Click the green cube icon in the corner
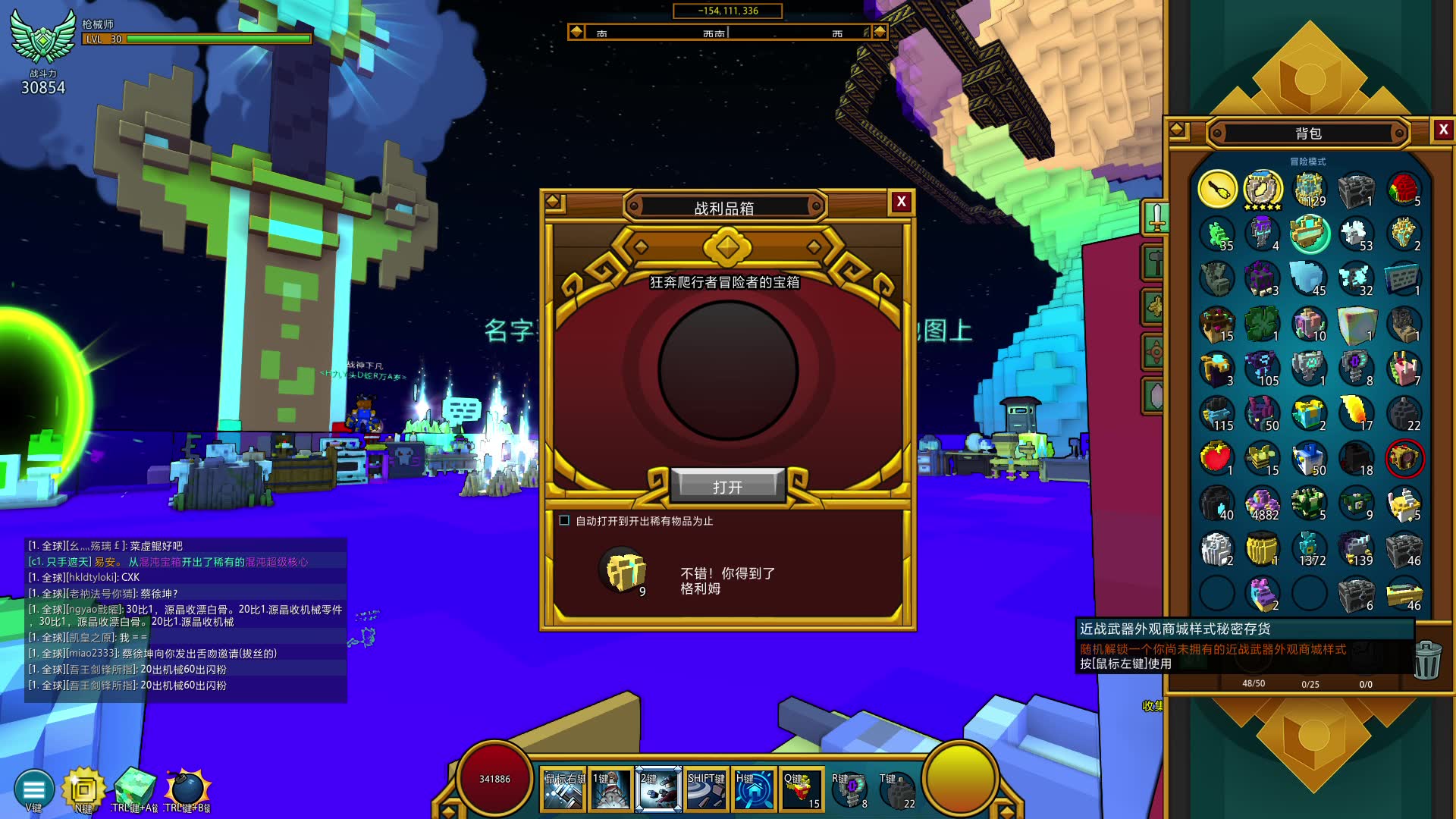This screenshot has width=1456, height=819. coord(135,789)
